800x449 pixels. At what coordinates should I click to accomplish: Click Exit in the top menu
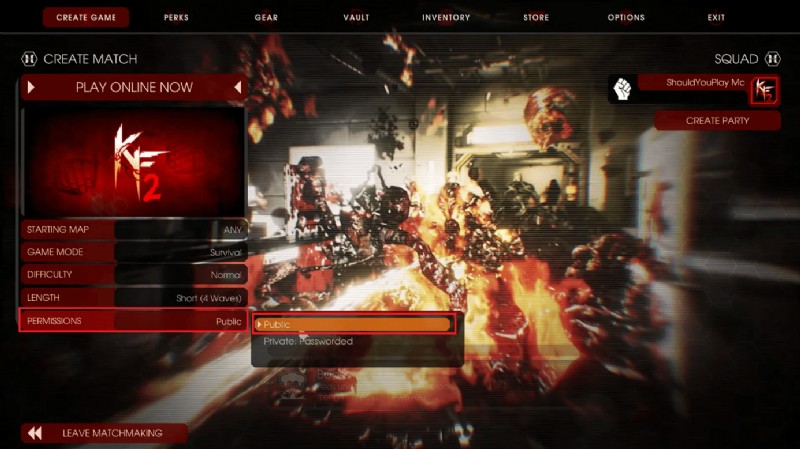(x=716, y=17)
